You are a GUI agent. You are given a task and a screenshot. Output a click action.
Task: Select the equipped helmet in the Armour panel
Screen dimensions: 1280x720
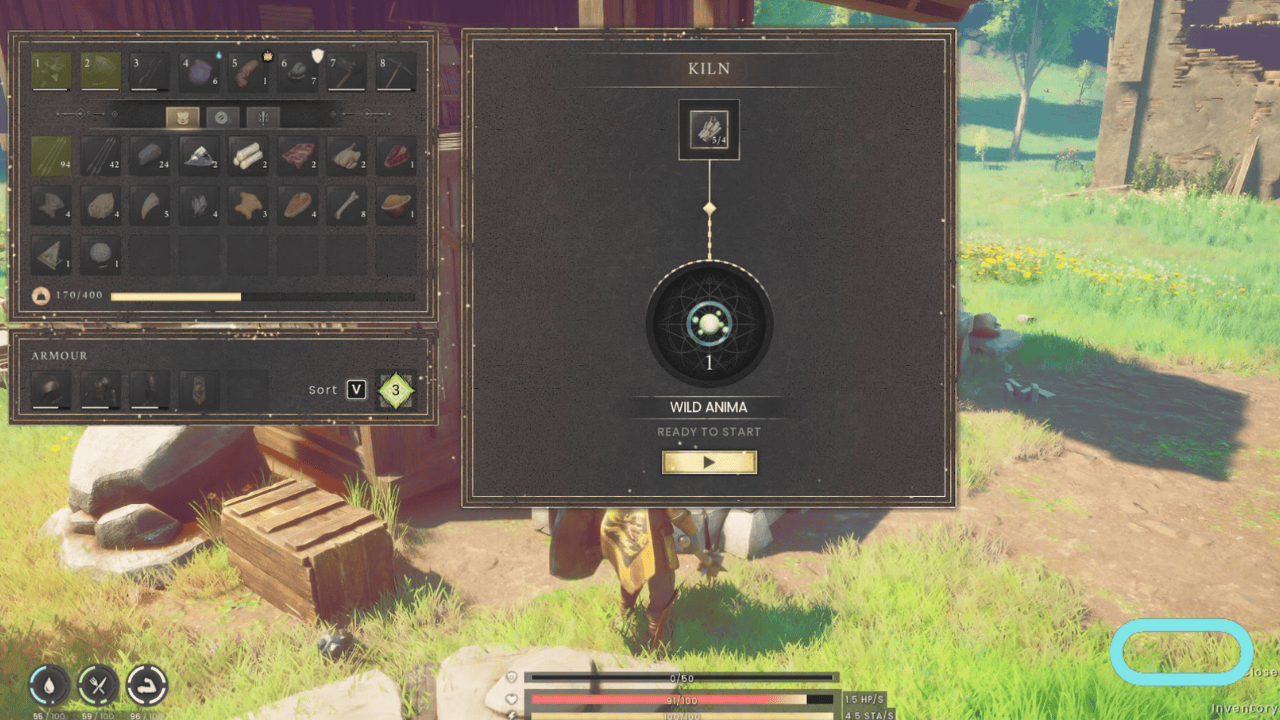[52, 390]
